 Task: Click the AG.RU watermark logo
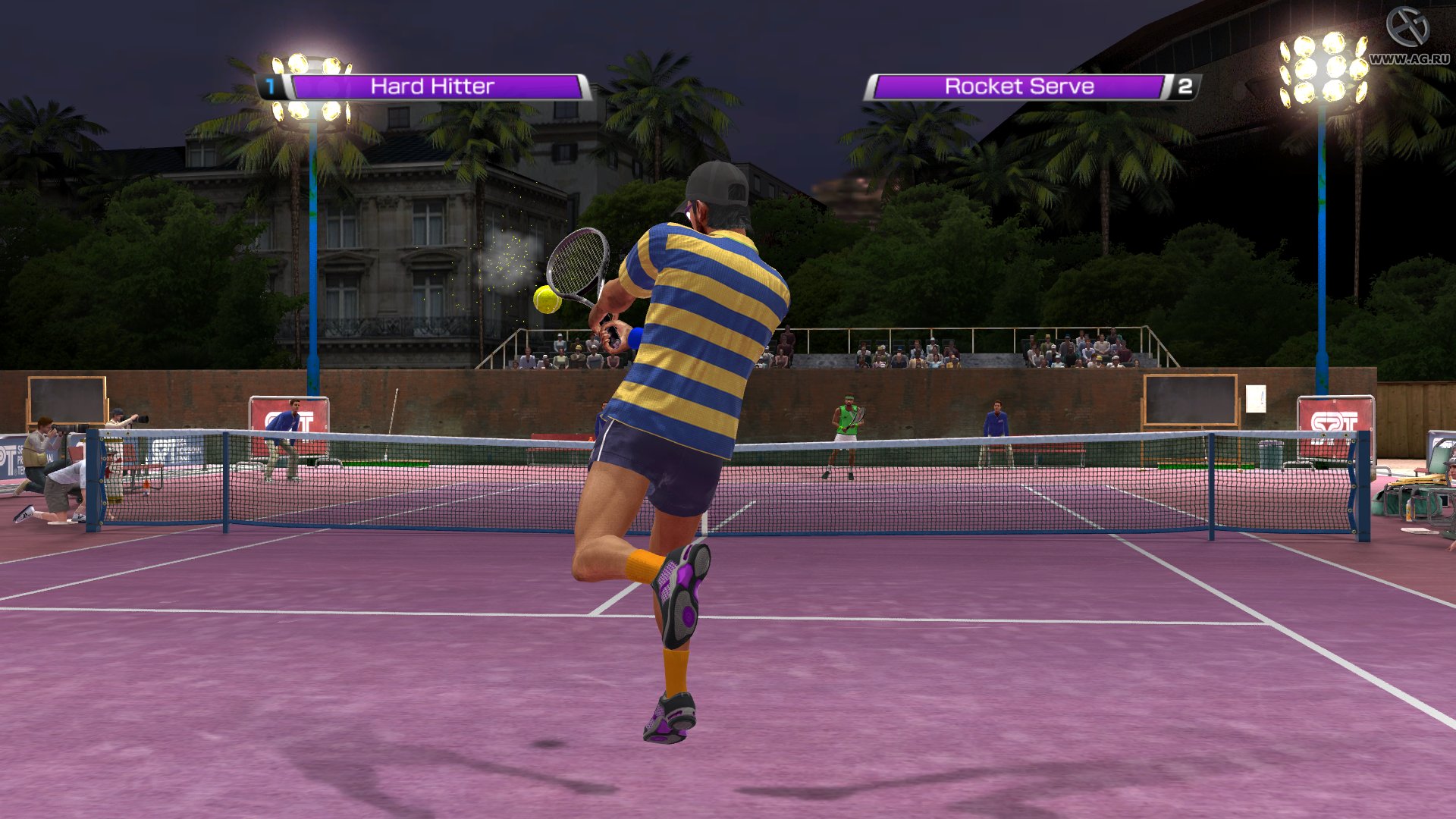[1408, 29]
